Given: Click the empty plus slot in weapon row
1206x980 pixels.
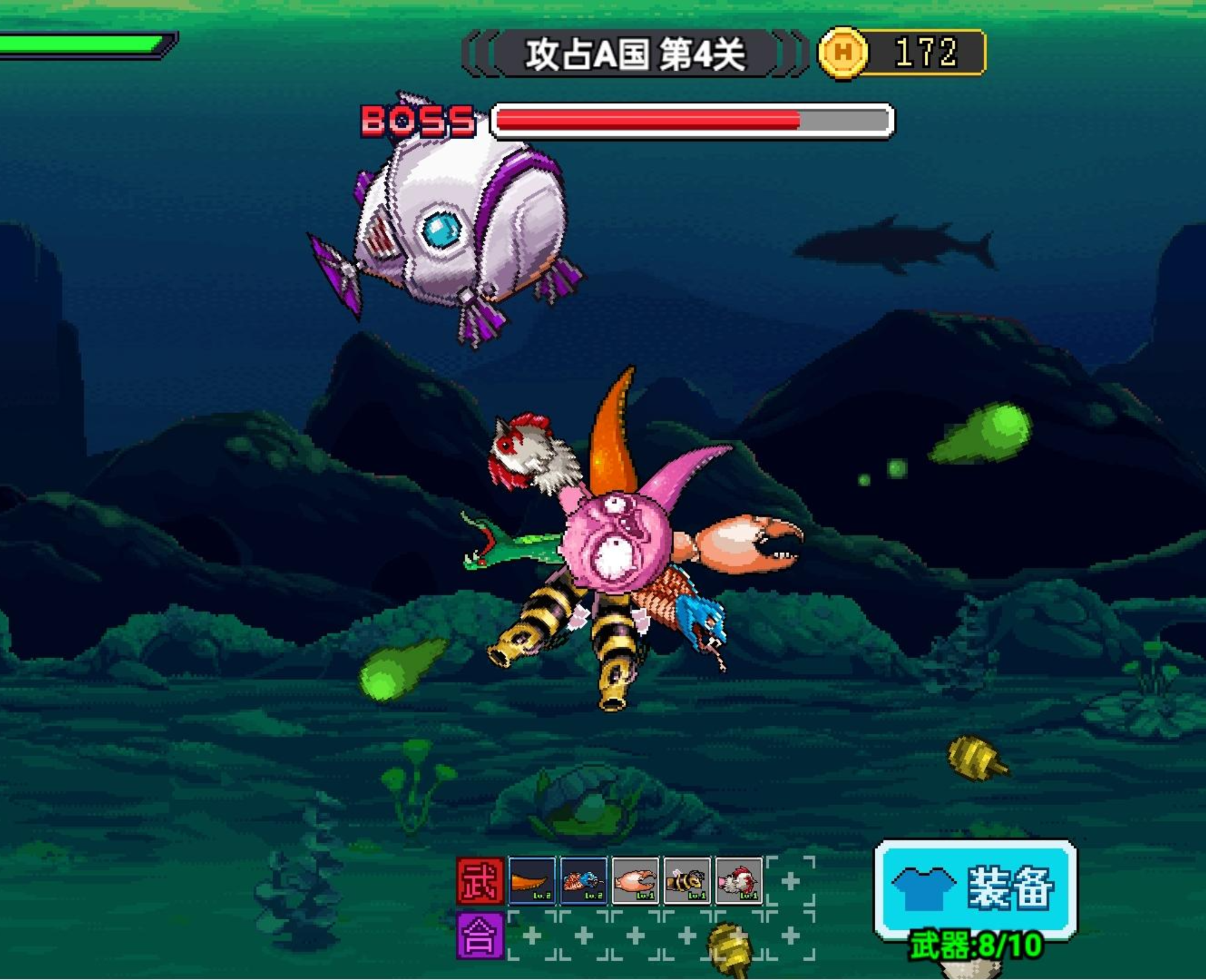Looking at the screenshot, I should [790, 881].
